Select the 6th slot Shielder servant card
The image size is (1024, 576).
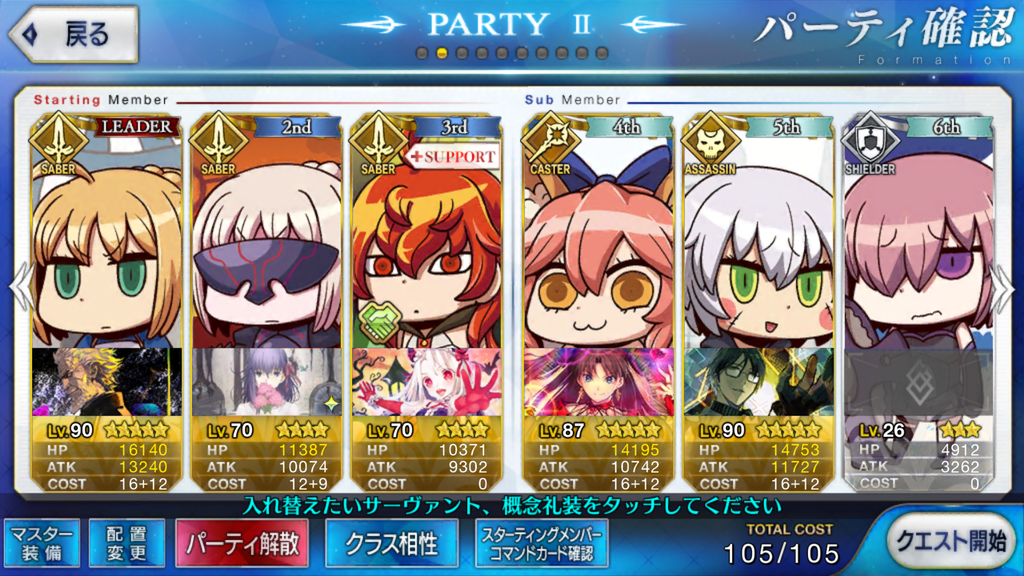click(919, 250)
